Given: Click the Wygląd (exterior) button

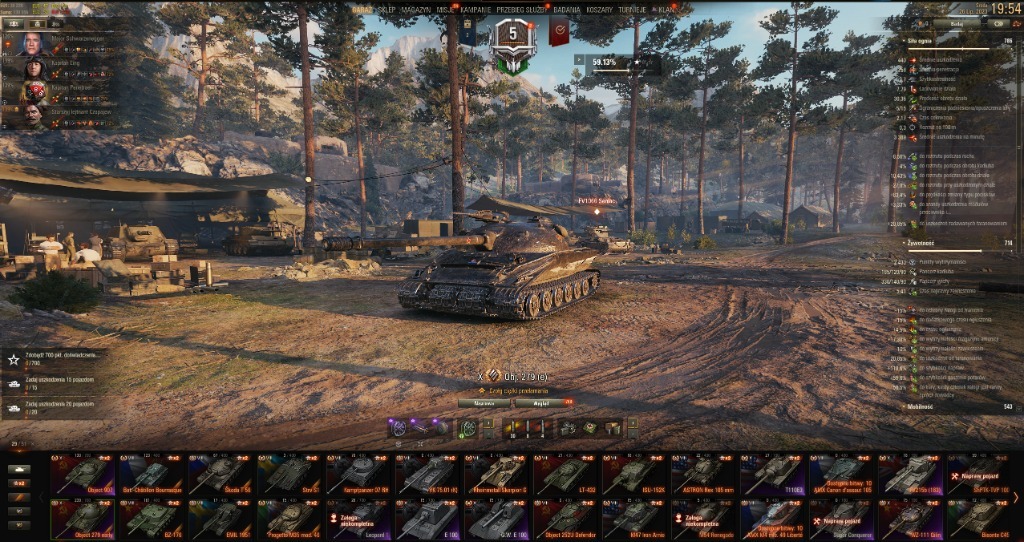Looking at the screenshot, I should (x=541, y=402).
